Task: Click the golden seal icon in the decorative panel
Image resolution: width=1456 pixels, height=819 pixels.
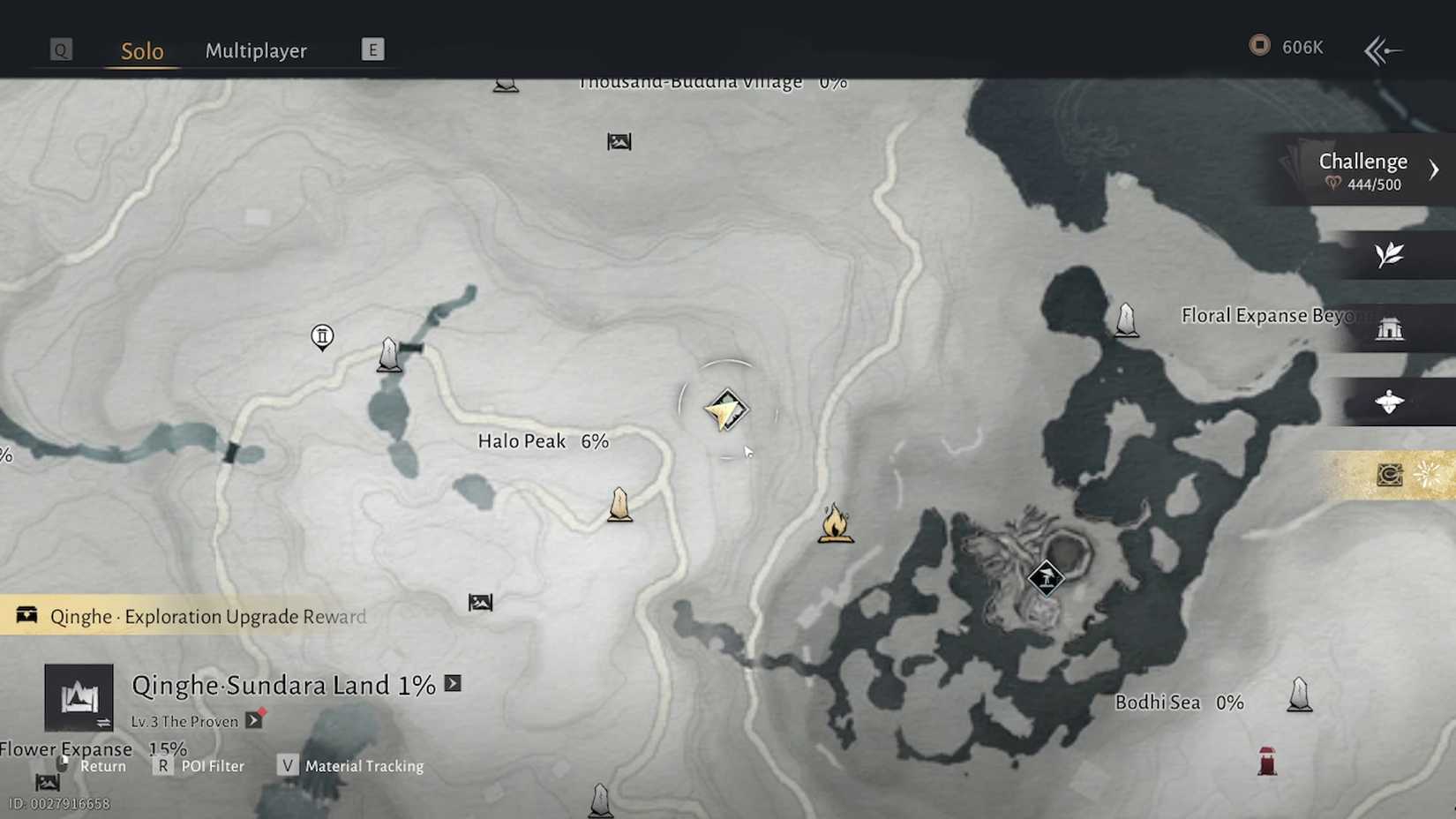Action: [1389, 474]
